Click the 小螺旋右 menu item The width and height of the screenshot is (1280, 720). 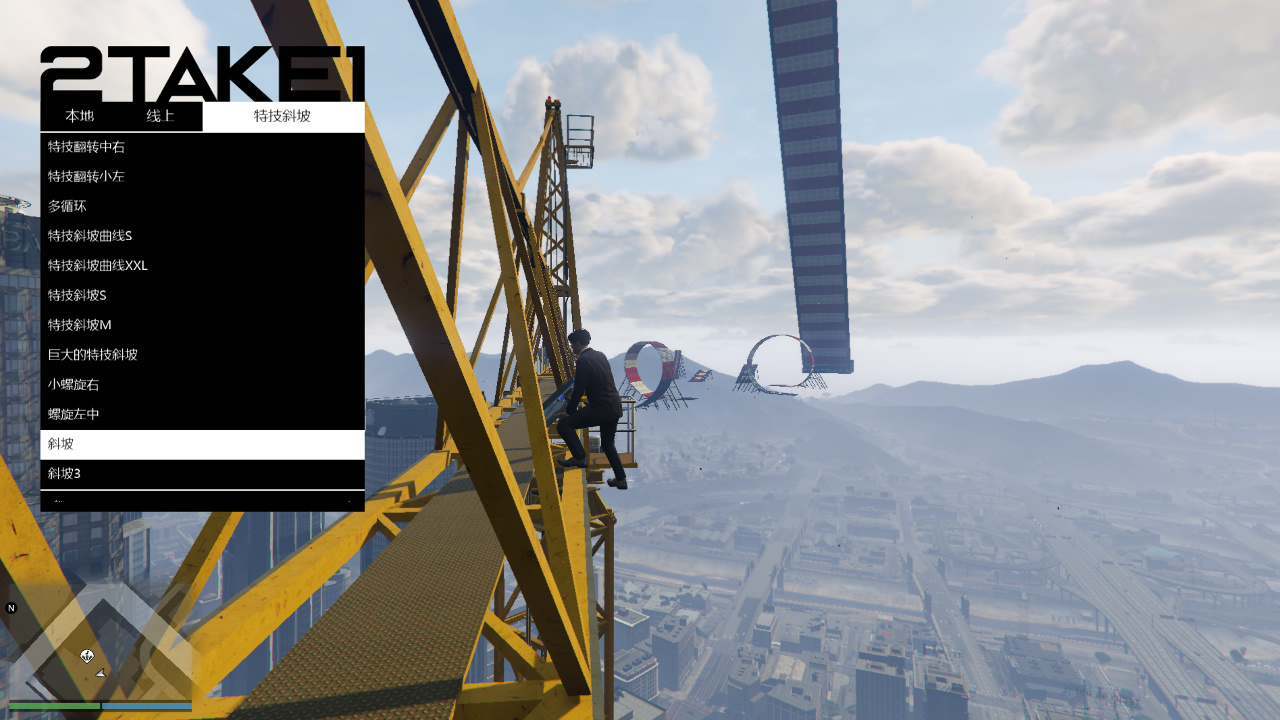click(x=202, y=385)
